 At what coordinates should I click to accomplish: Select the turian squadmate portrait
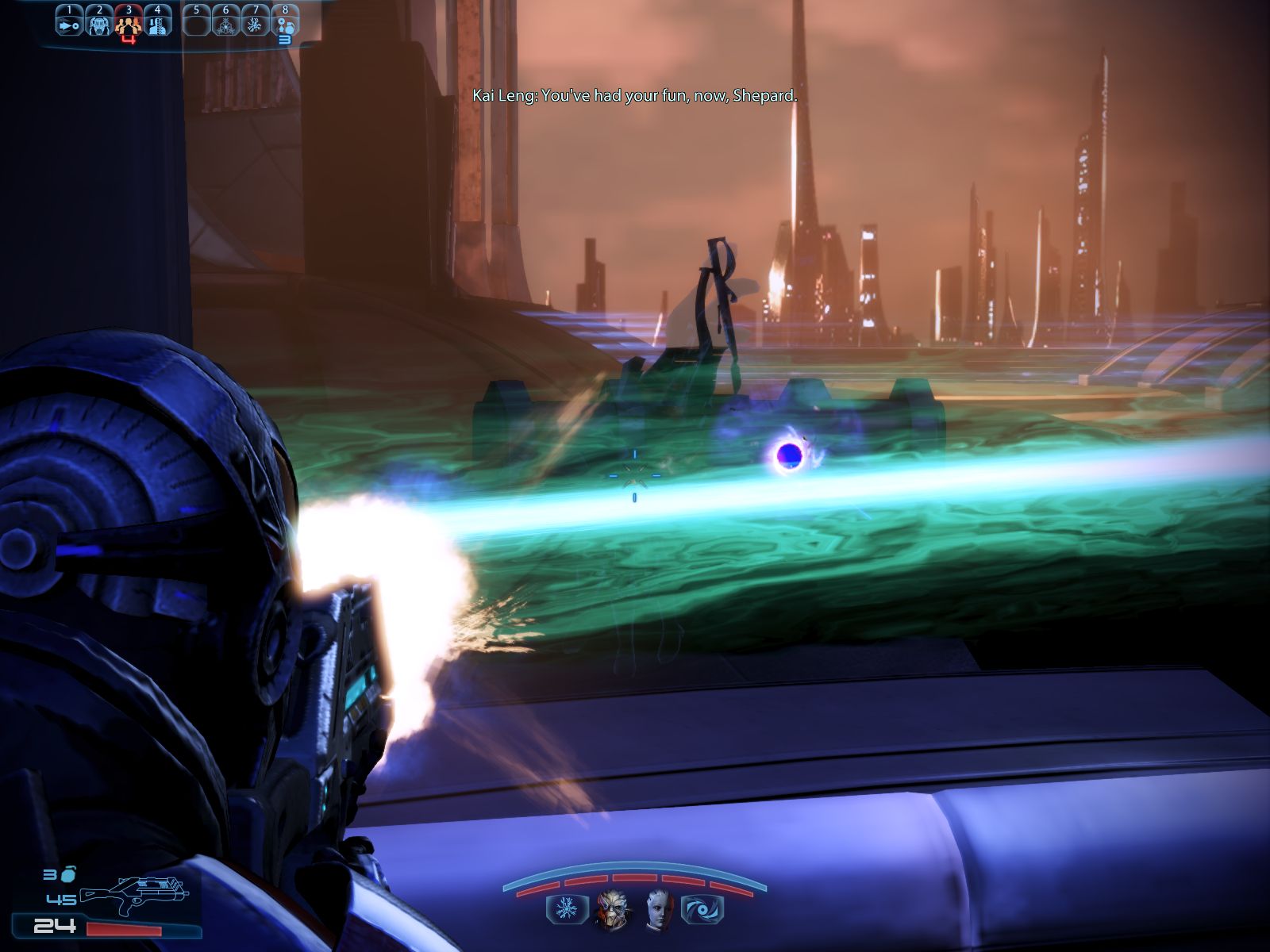(612, 909)
